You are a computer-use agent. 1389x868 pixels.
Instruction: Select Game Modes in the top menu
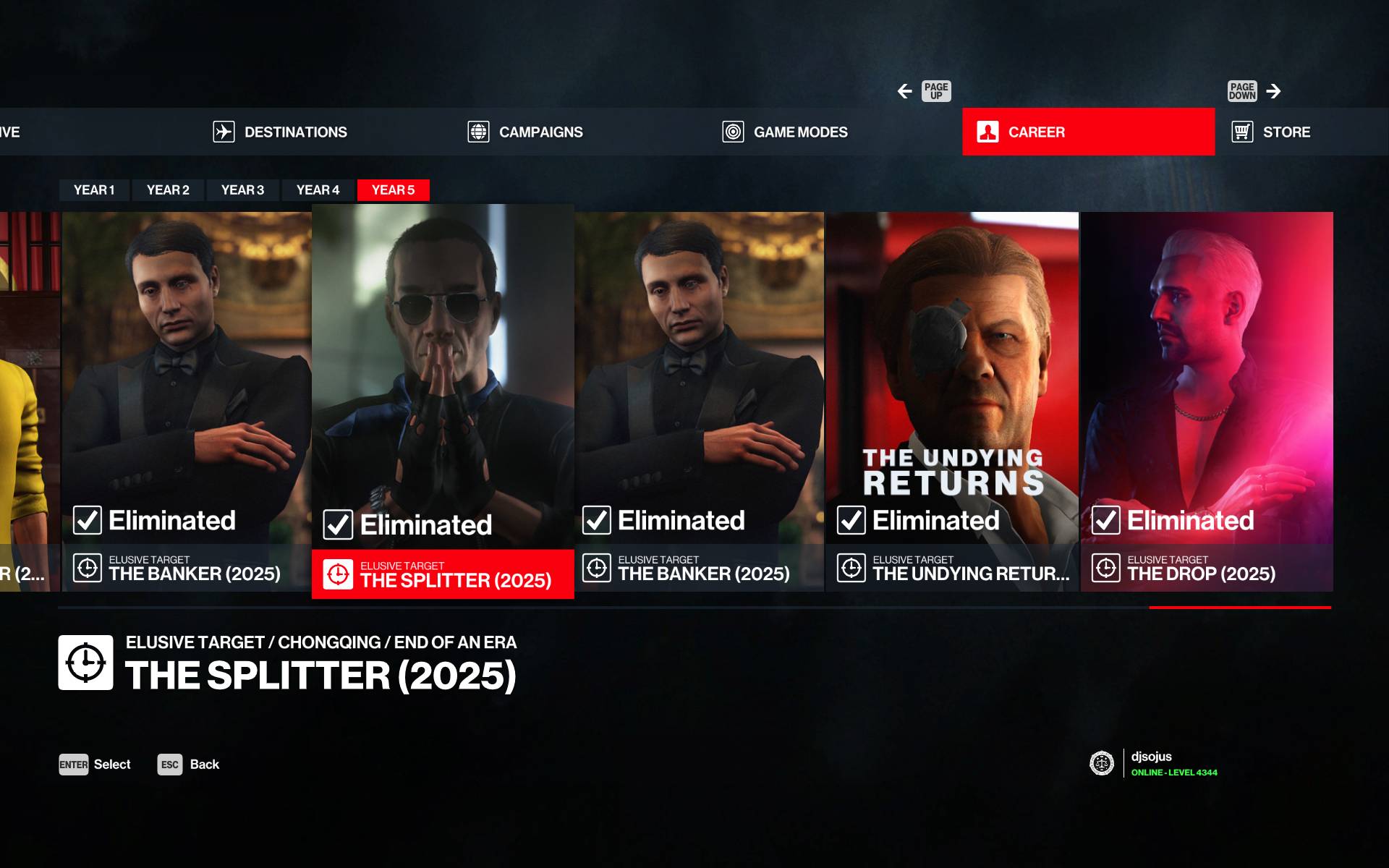(x=786, y=132)
